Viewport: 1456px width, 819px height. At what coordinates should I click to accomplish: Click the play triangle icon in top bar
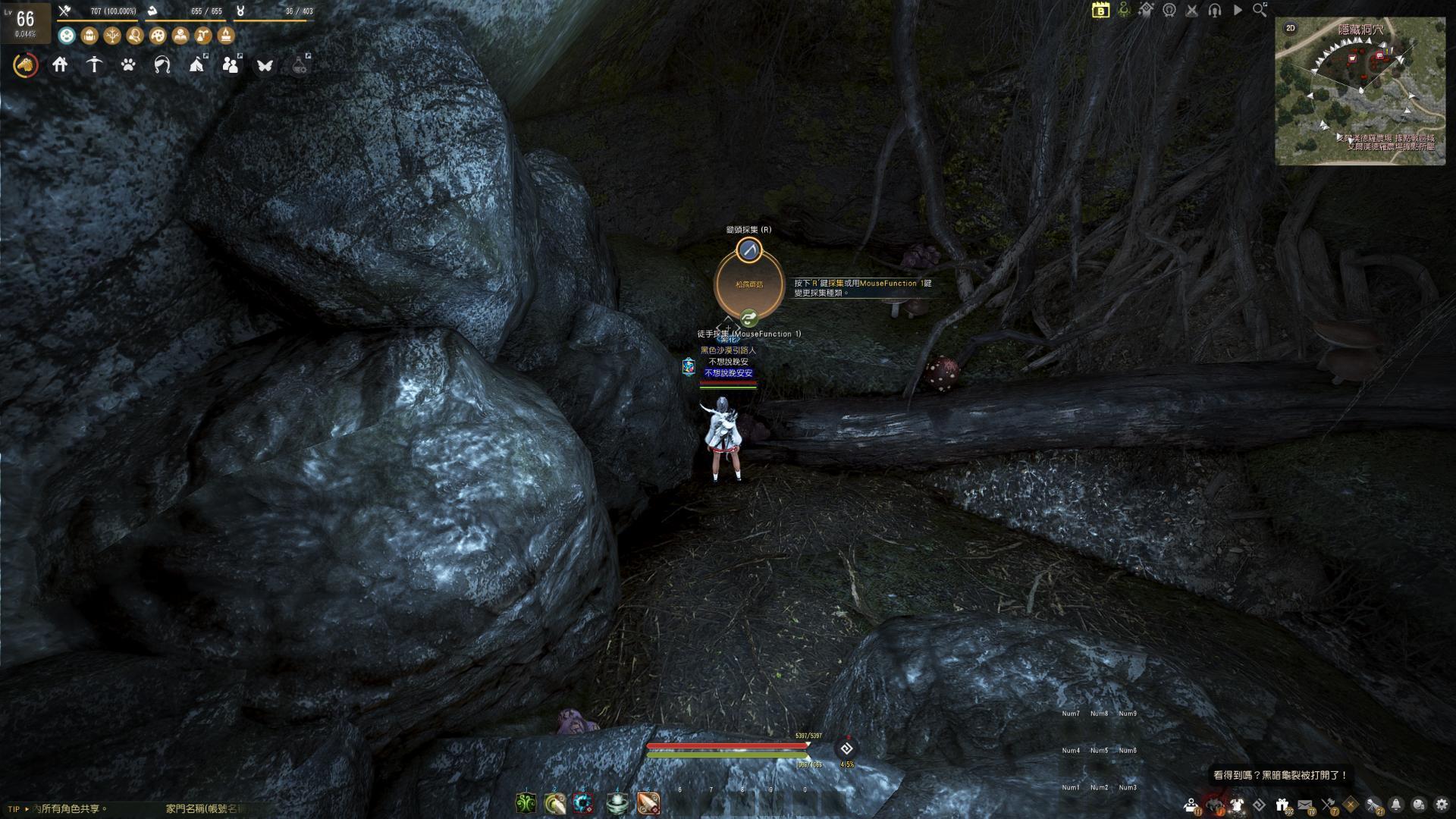(x=1238, y=10)
